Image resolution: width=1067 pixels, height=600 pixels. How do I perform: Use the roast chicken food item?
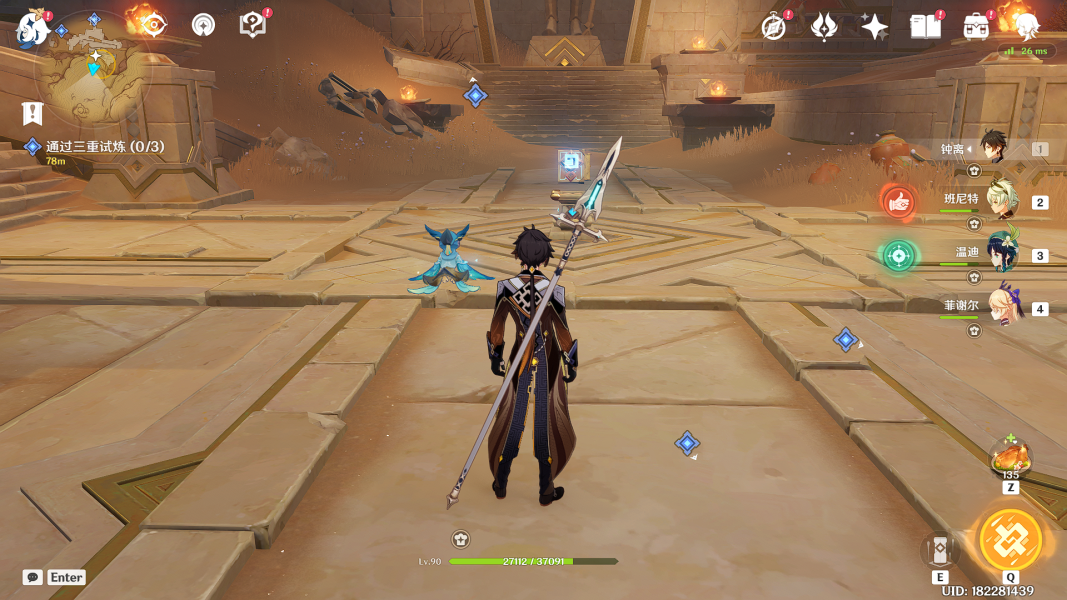tap(1010, 460)
